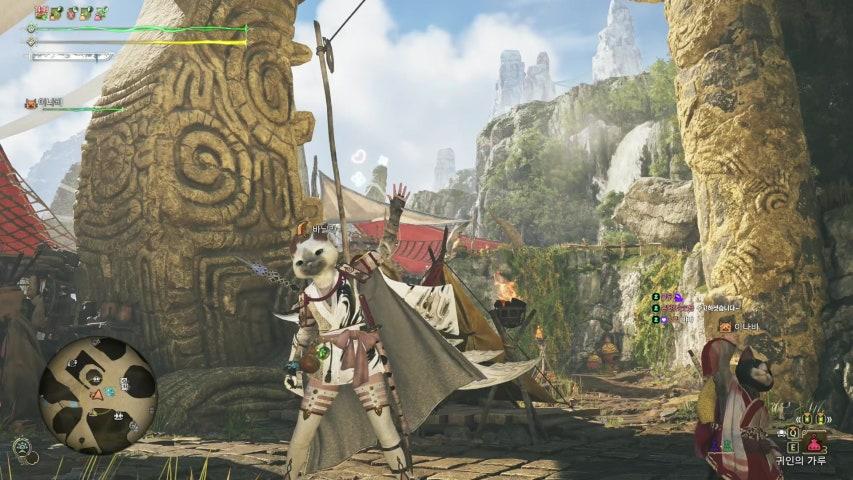Select the cyan marker on the minimap

click(110, 390)
